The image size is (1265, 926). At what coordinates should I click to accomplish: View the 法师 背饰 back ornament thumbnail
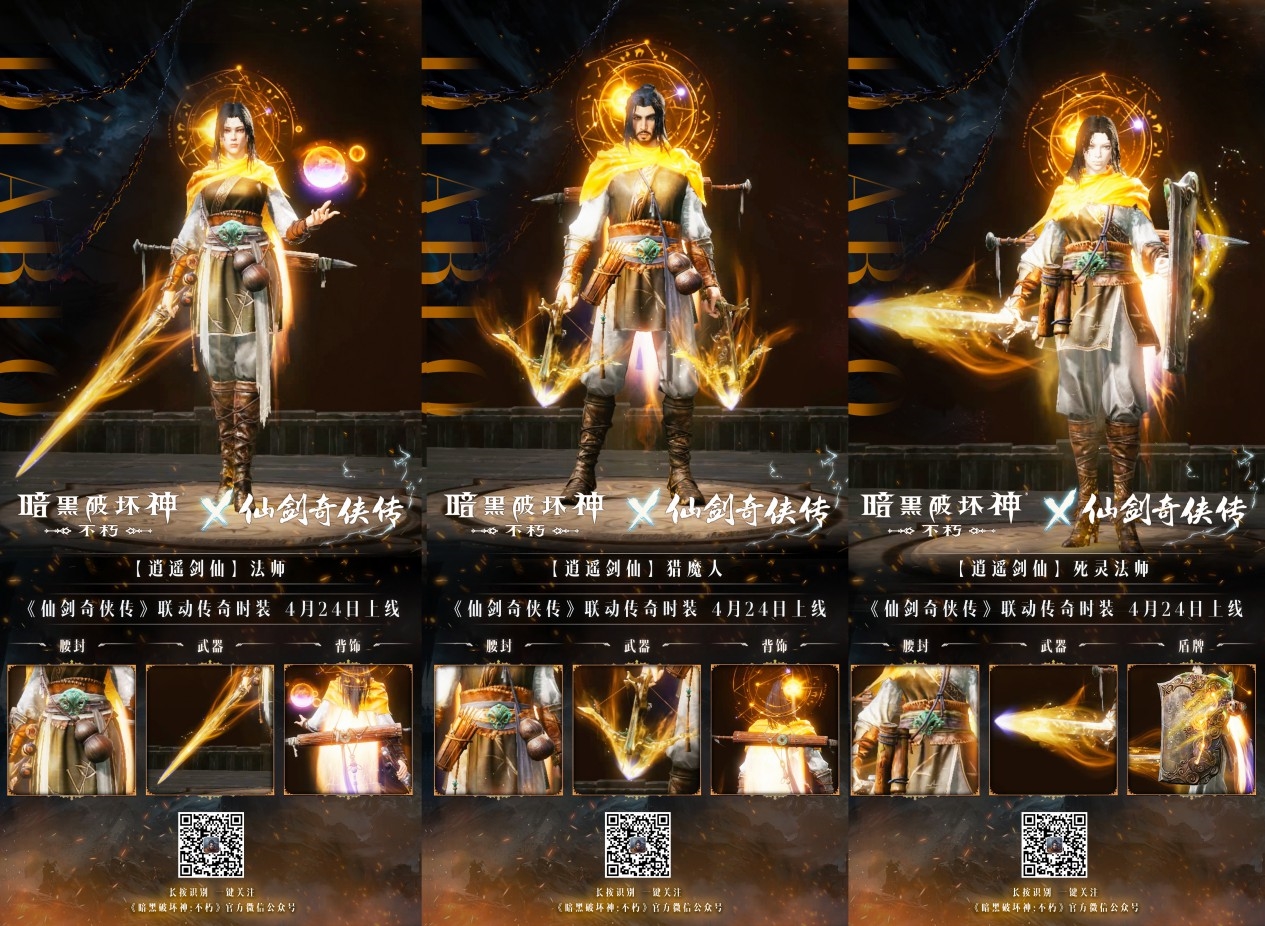point(349,730)
